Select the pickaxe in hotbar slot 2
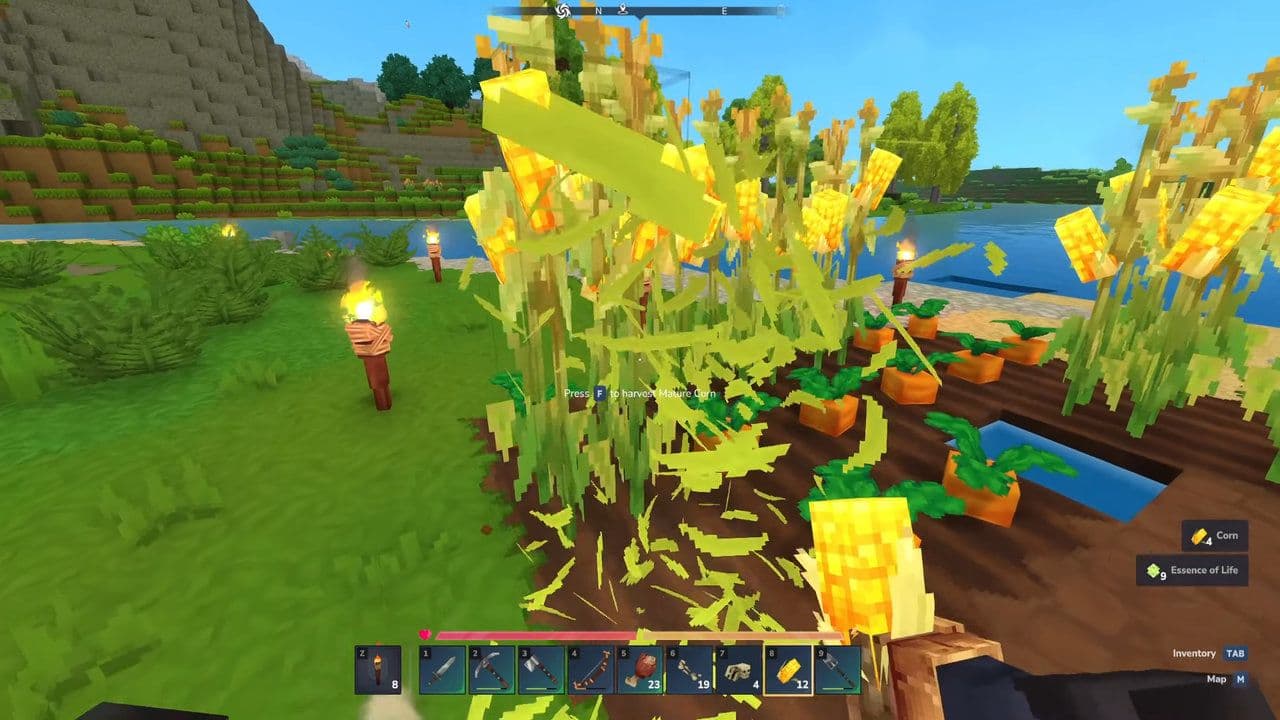Viewport: 1280px width, 720px height. (492, 672)
